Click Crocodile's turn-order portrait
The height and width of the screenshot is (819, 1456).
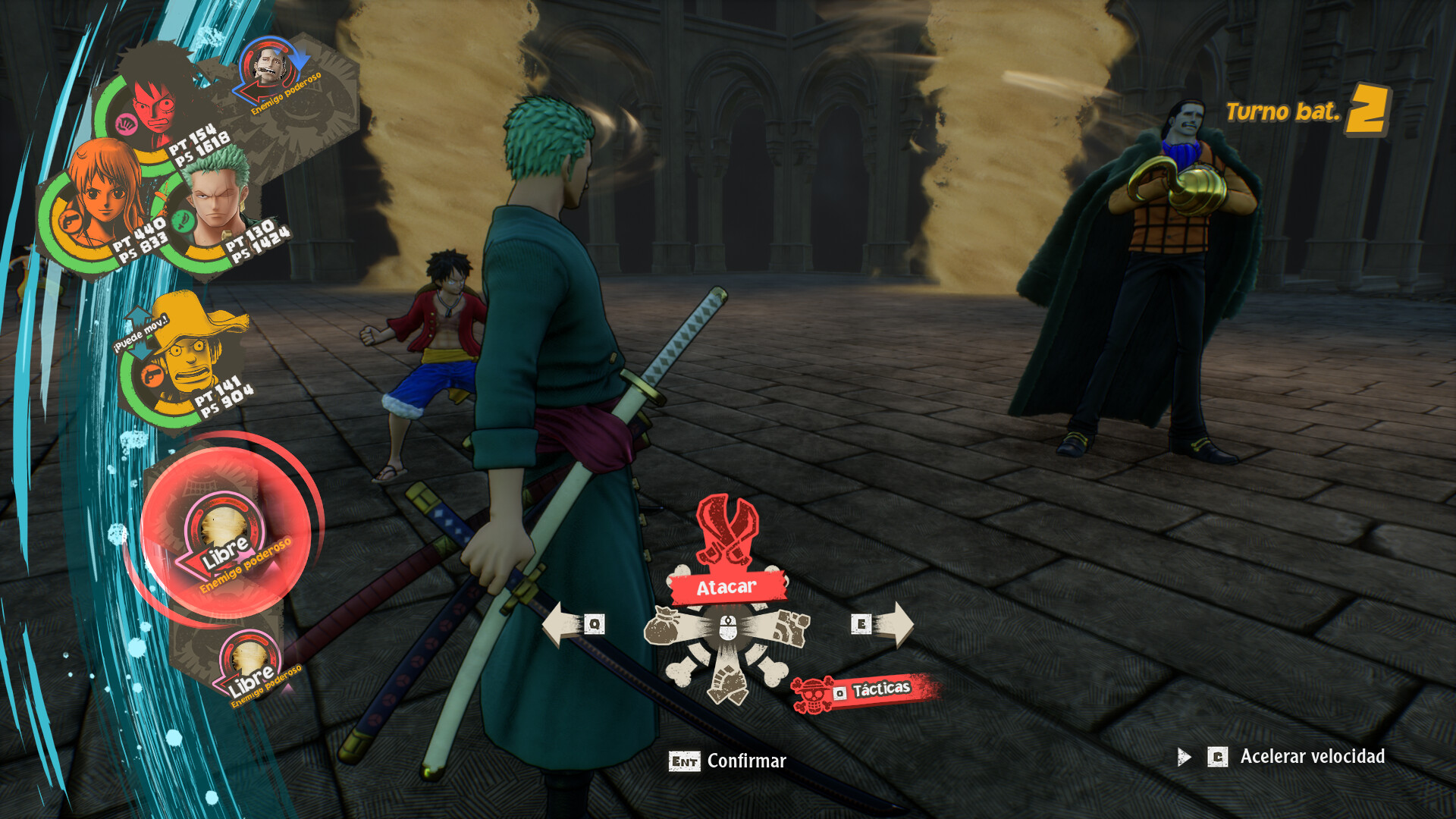point(270,68)
